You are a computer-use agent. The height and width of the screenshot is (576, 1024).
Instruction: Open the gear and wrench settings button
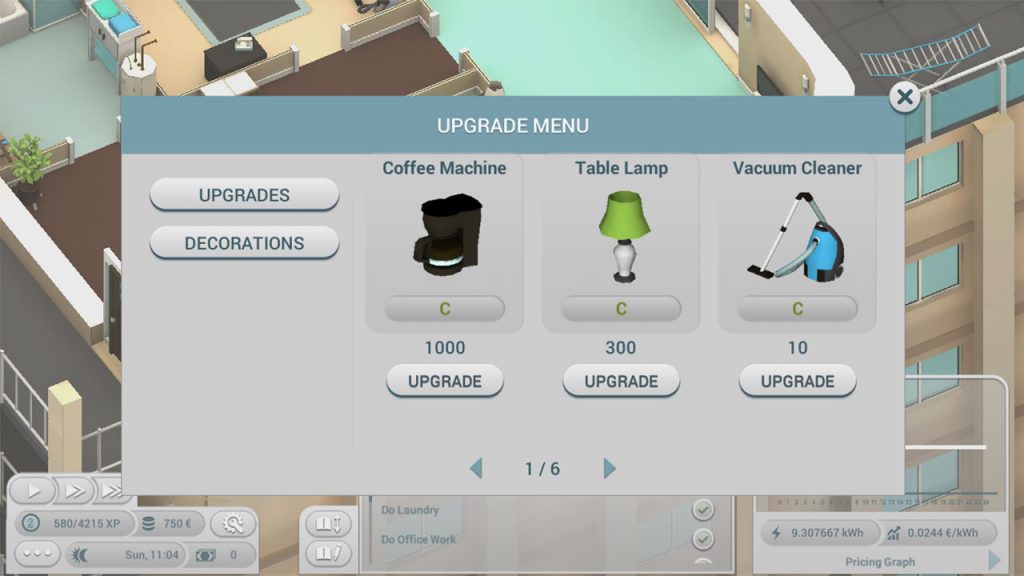click(x=232, y=524)
